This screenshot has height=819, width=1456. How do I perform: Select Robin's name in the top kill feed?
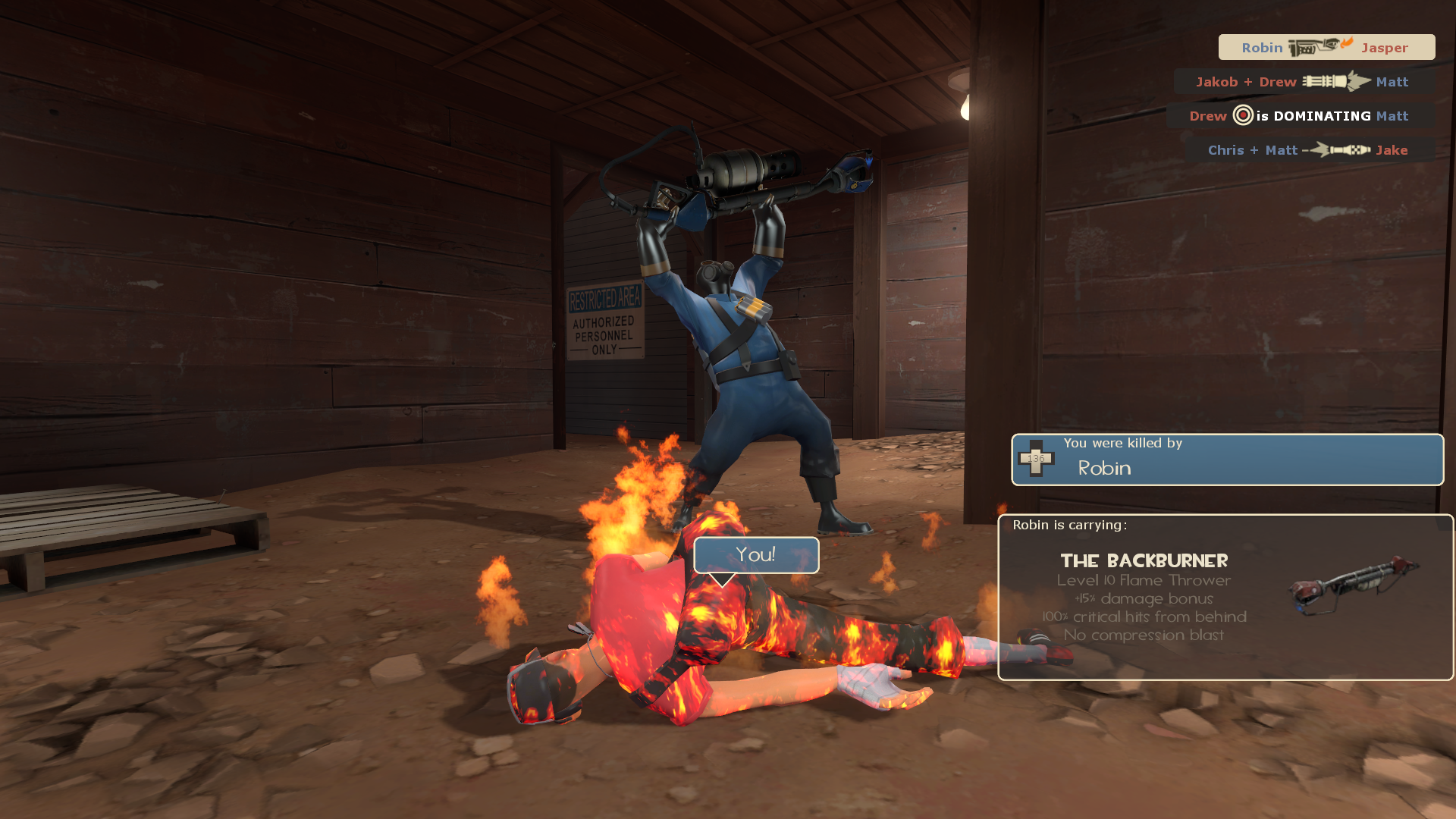tap(1262, 47)
